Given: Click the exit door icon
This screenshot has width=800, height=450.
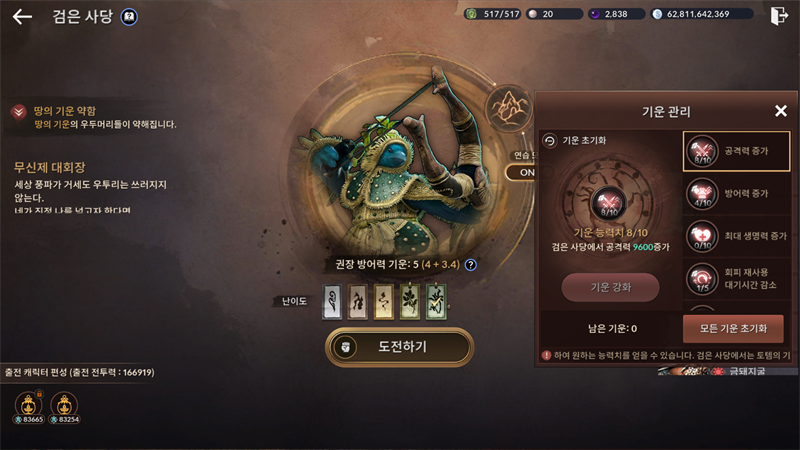Looking at the screenshot, I should click(779, 15).
